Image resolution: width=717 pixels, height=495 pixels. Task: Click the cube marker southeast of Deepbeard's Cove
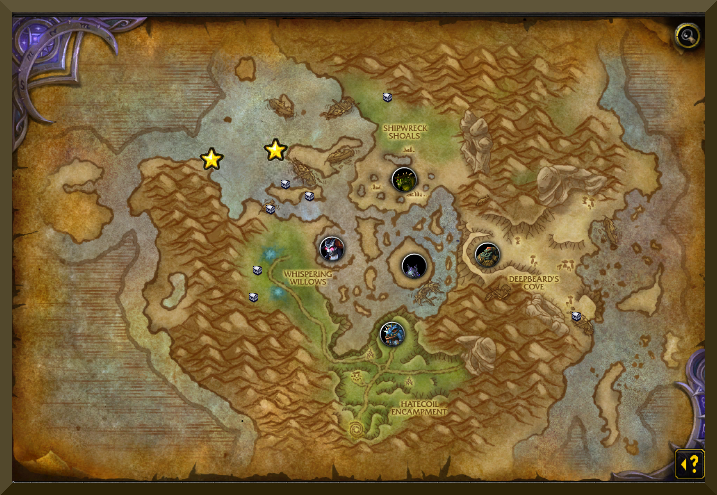point(576,316)
